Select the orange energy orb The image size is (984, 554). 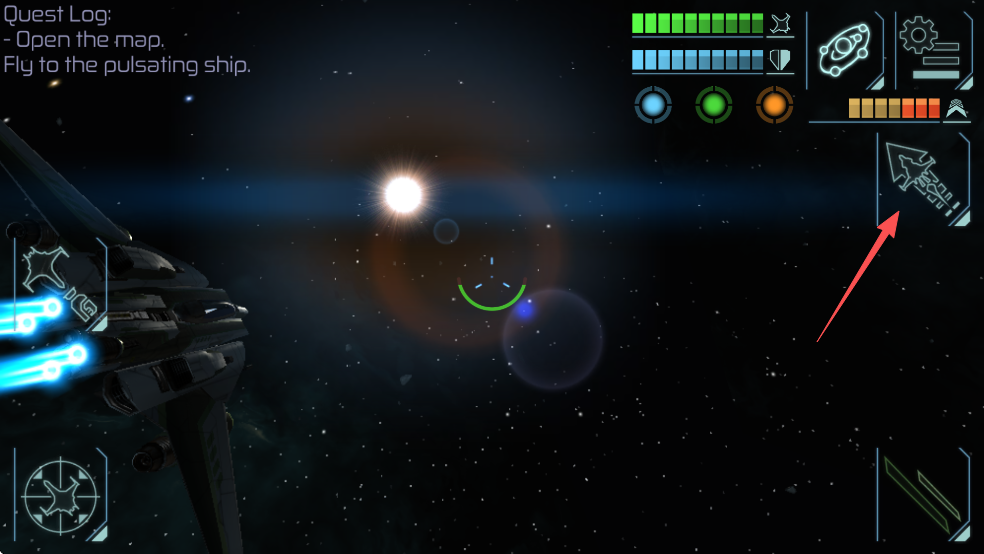[774, 104]
